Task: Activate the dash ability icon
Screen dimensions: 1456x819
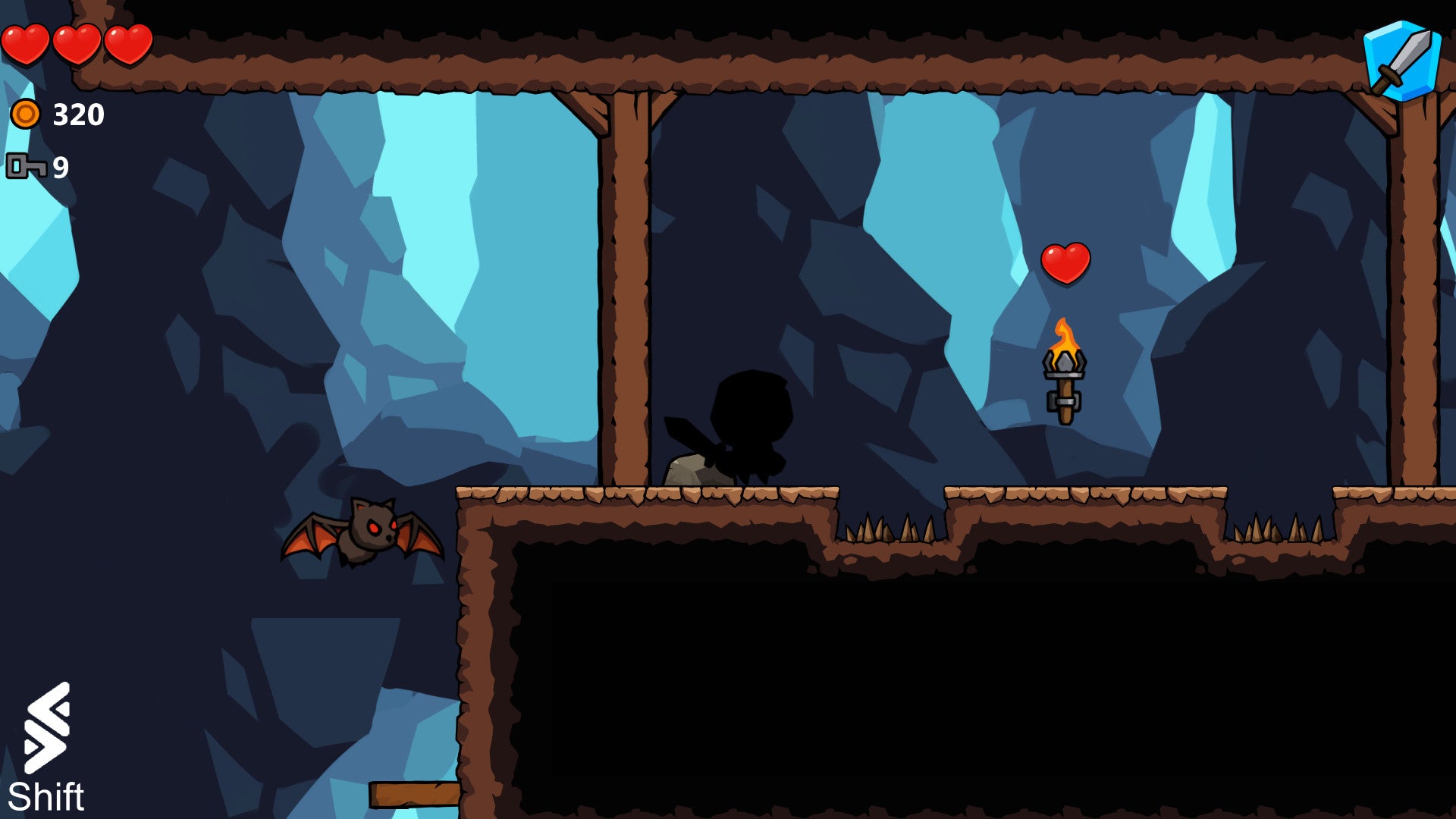Action: click(x=47, y=728)
